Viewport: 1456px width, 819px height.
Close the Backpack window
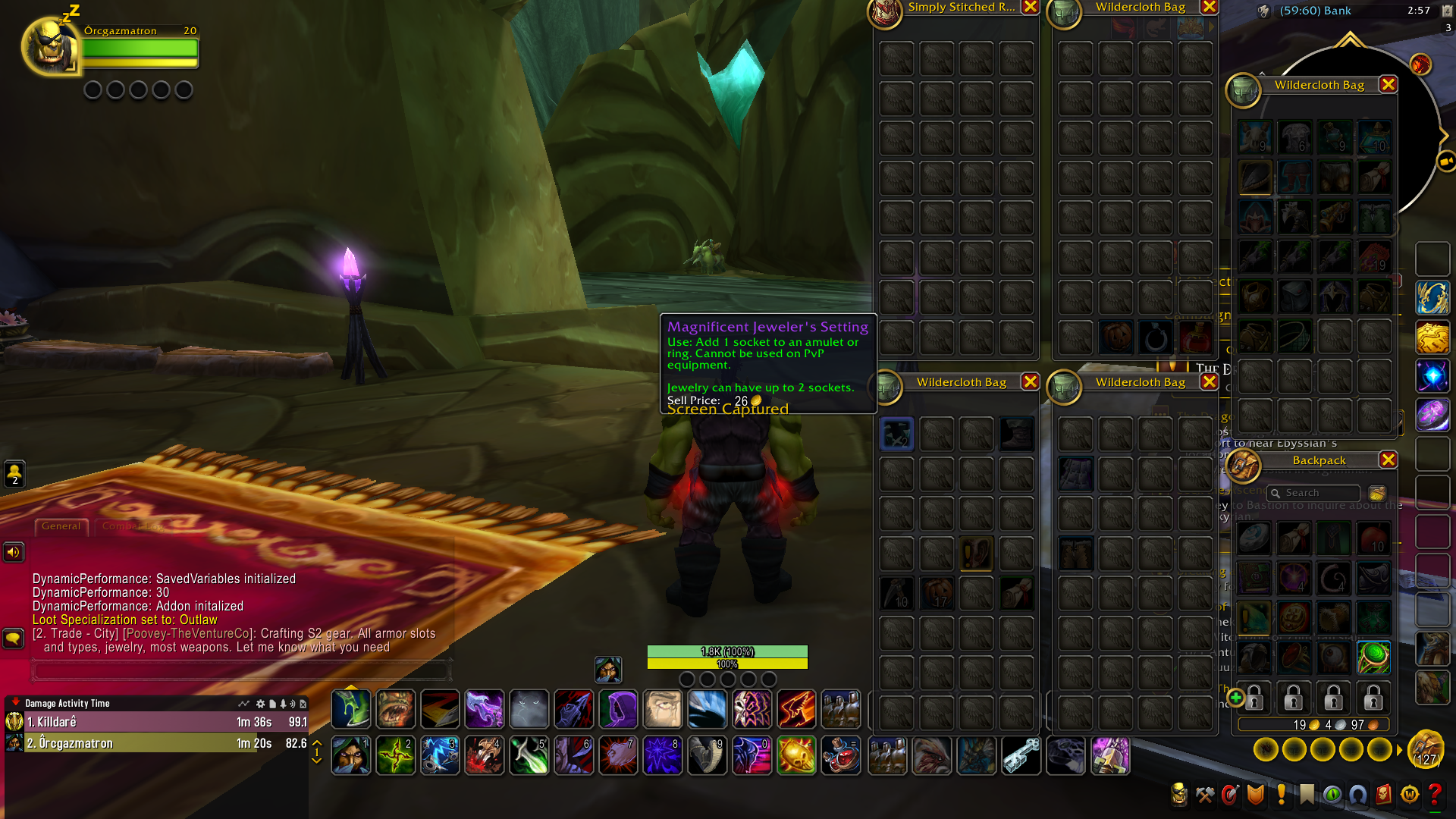point(1388,460)
